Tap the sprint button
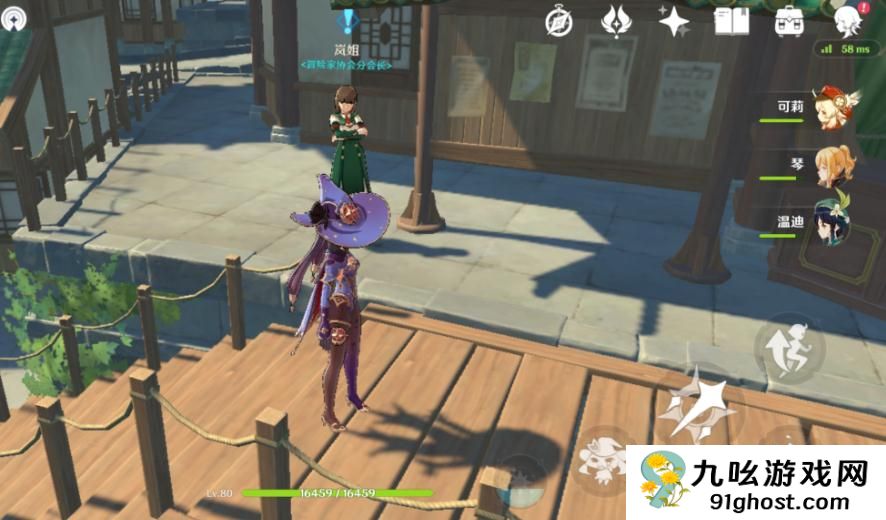 788,350
